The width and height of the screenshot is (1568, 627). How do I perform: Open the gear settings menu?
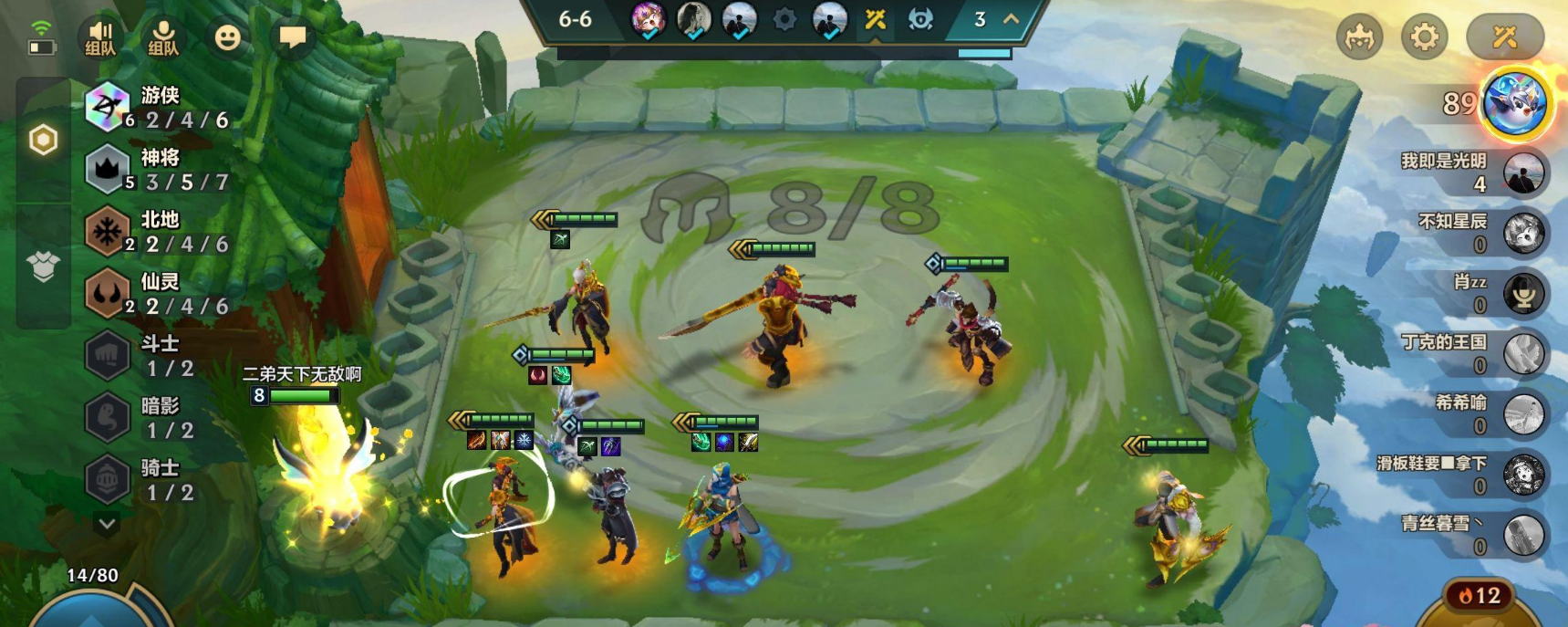point(1424,37)
